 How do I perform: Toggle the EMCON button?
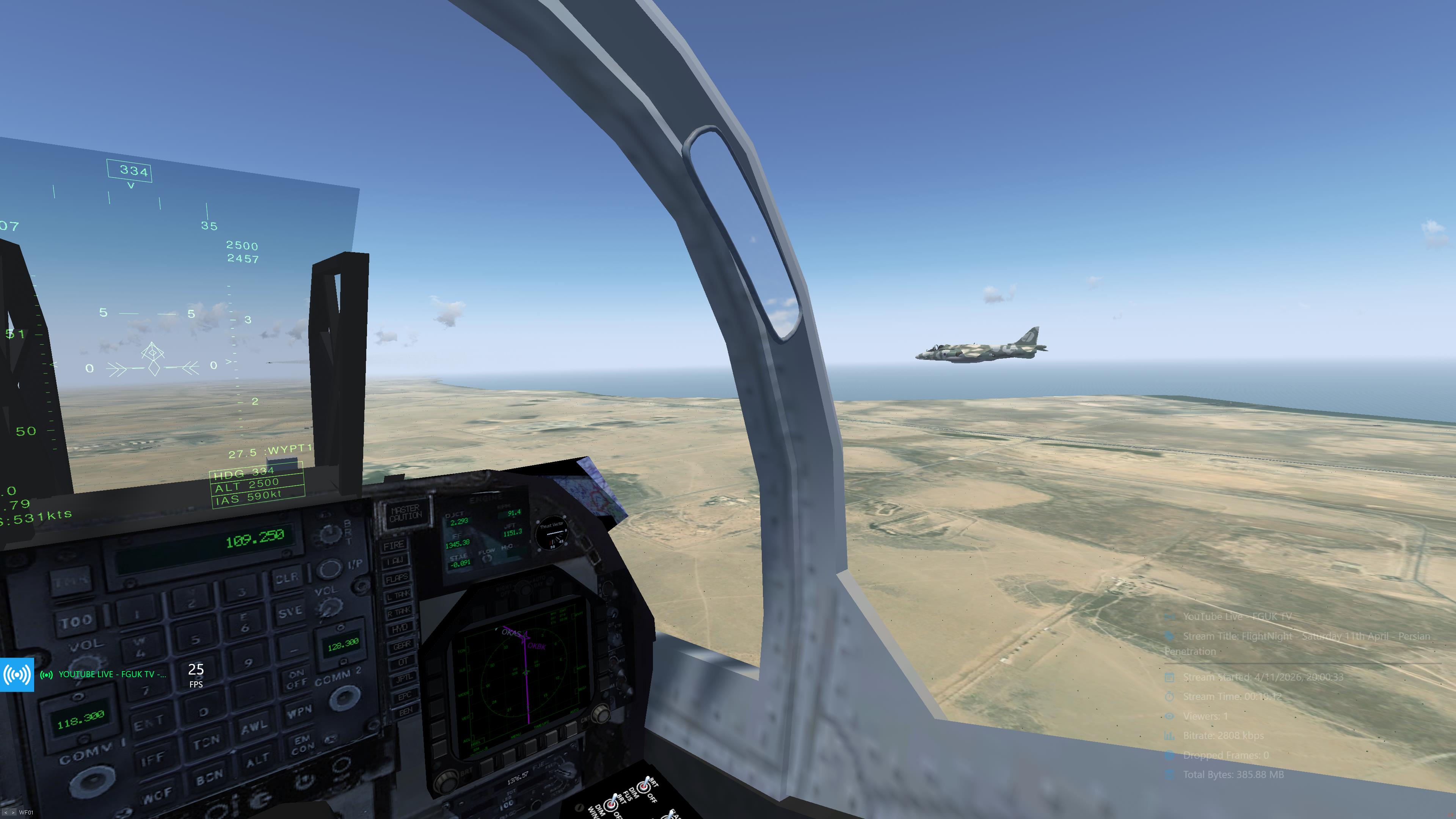[302, 744]
